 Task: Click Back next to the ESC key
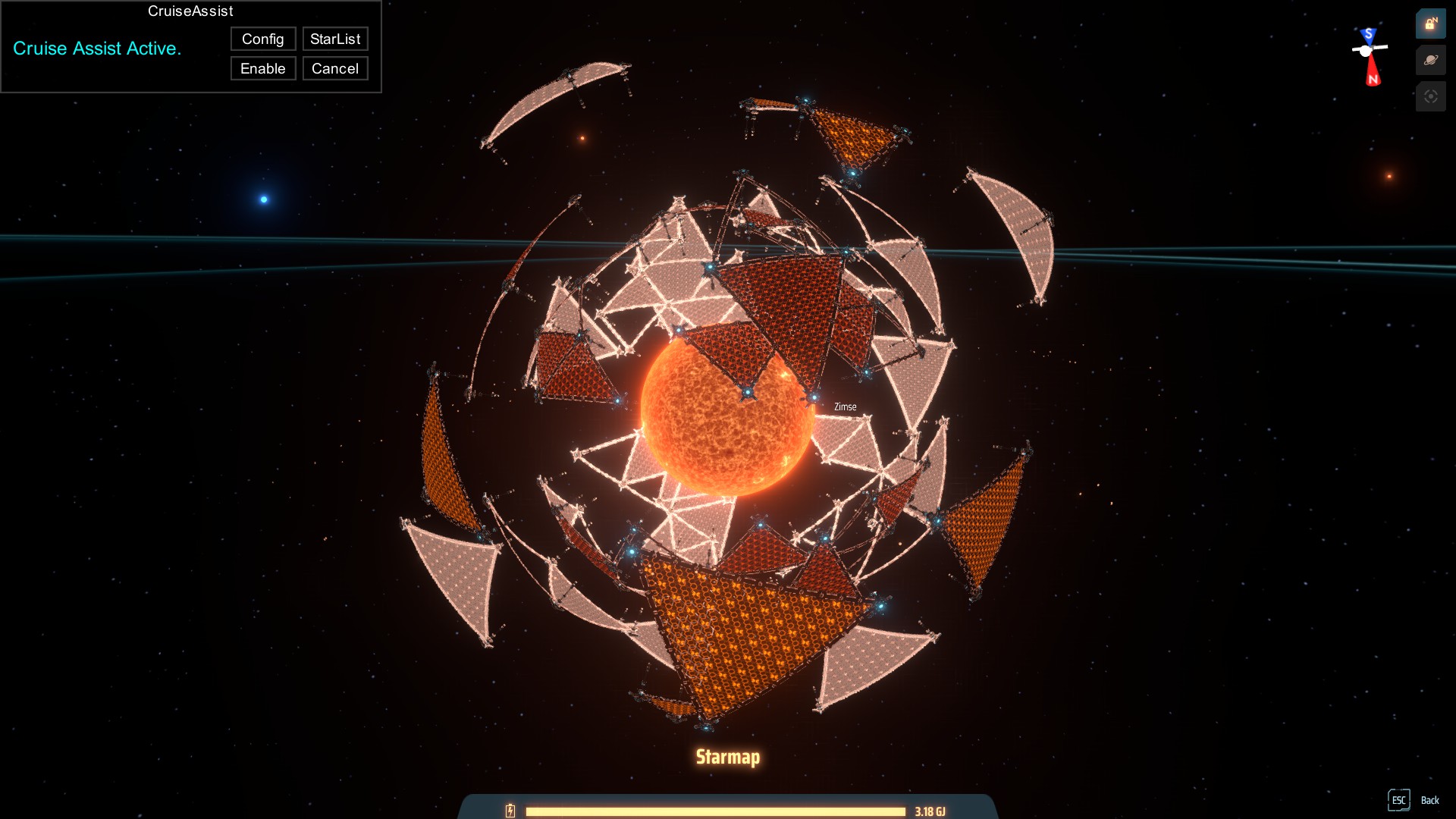point(1431,800)
